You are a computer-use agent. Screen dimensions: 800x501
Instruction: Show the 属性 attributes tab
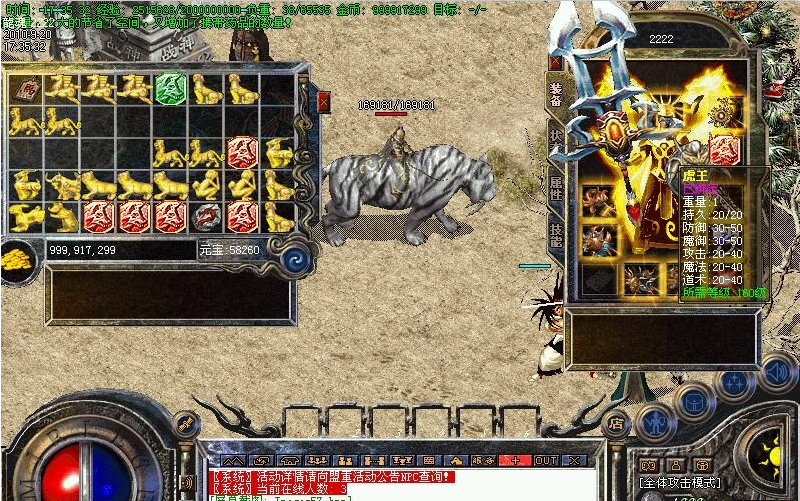click(x=556, y=186)
